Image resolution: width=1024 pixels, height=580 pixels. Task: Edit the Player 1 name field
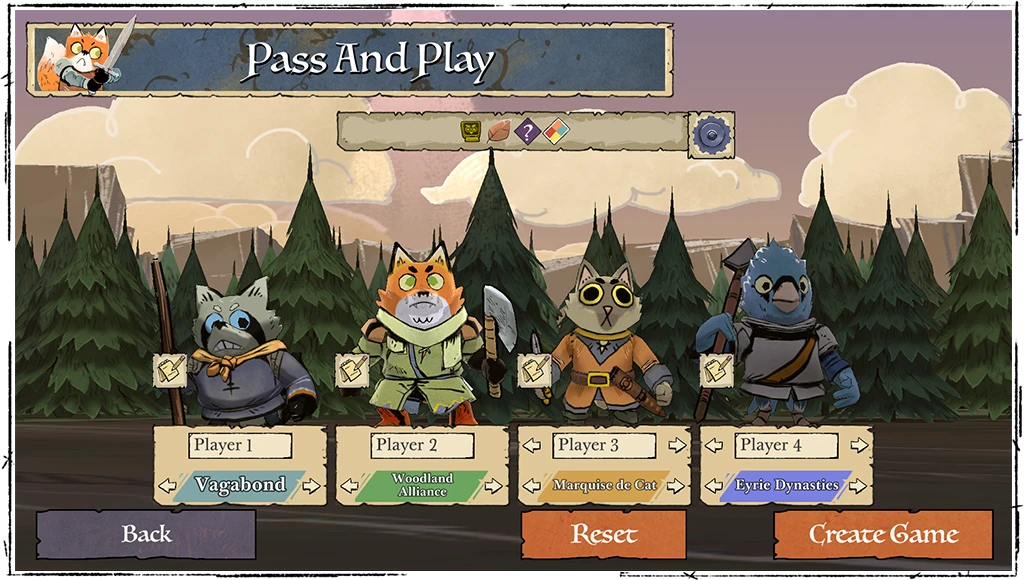point(240,445)
